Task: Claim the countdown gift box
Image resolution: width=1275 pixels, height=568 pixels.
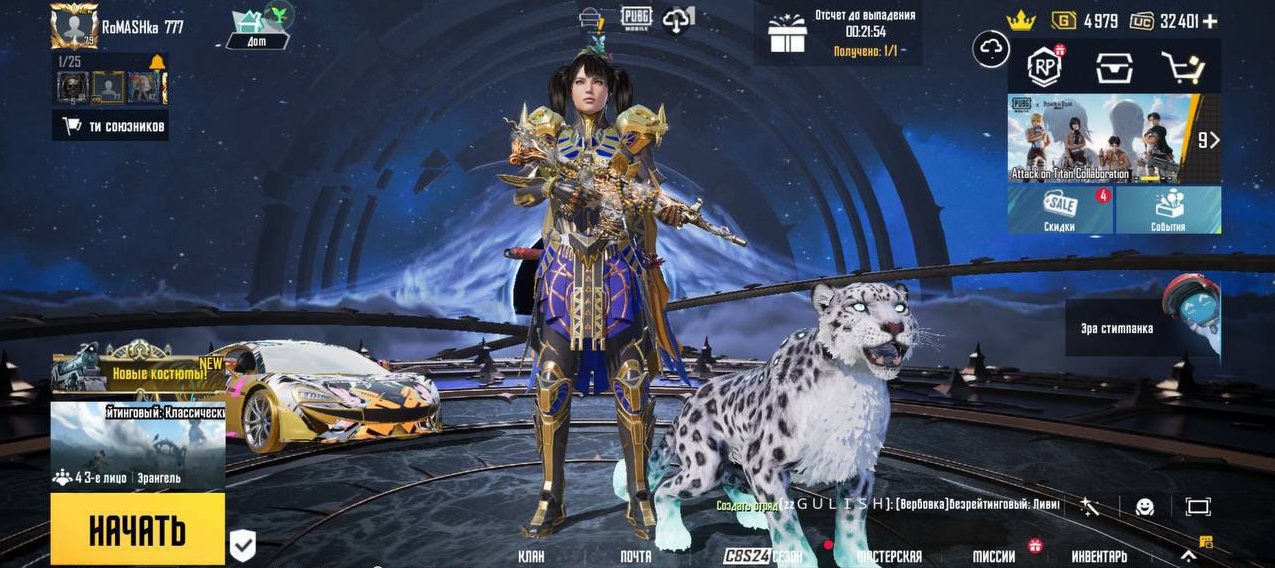Action: (x=787, y=34)
